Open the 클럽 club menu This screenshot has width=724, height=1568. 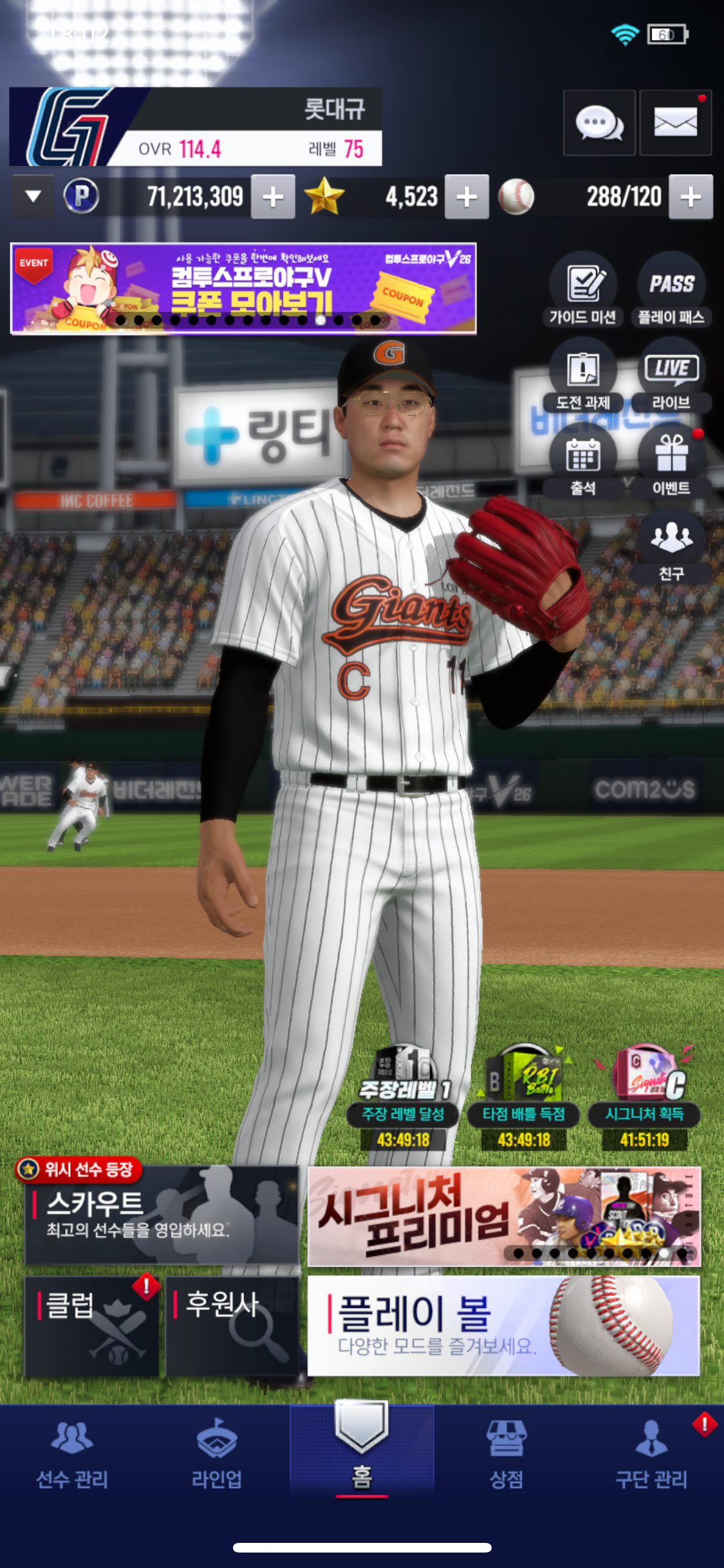[91, 1327]
